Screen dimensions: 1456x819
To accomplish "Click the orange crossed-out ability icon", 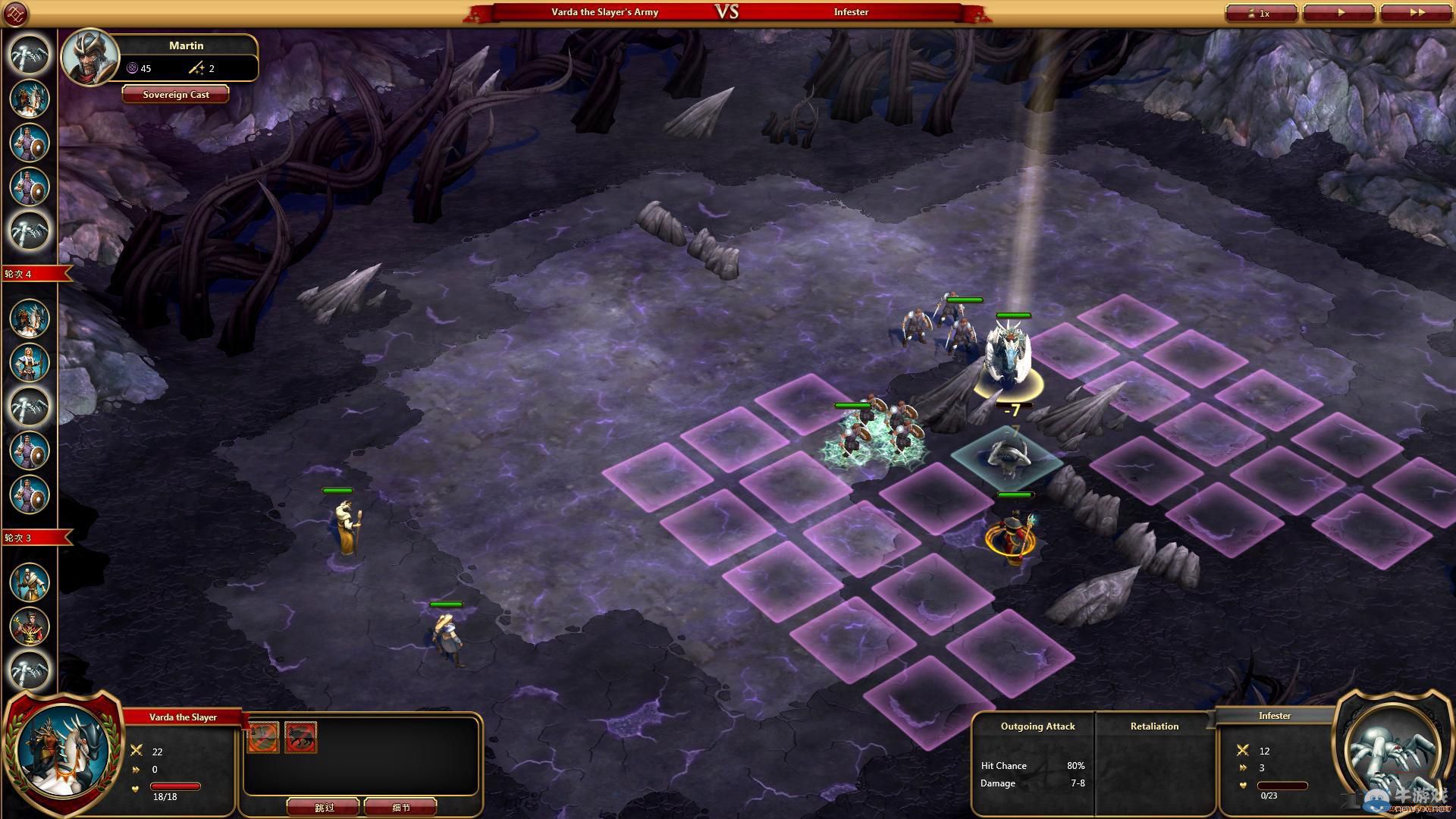I will (263, 737).
